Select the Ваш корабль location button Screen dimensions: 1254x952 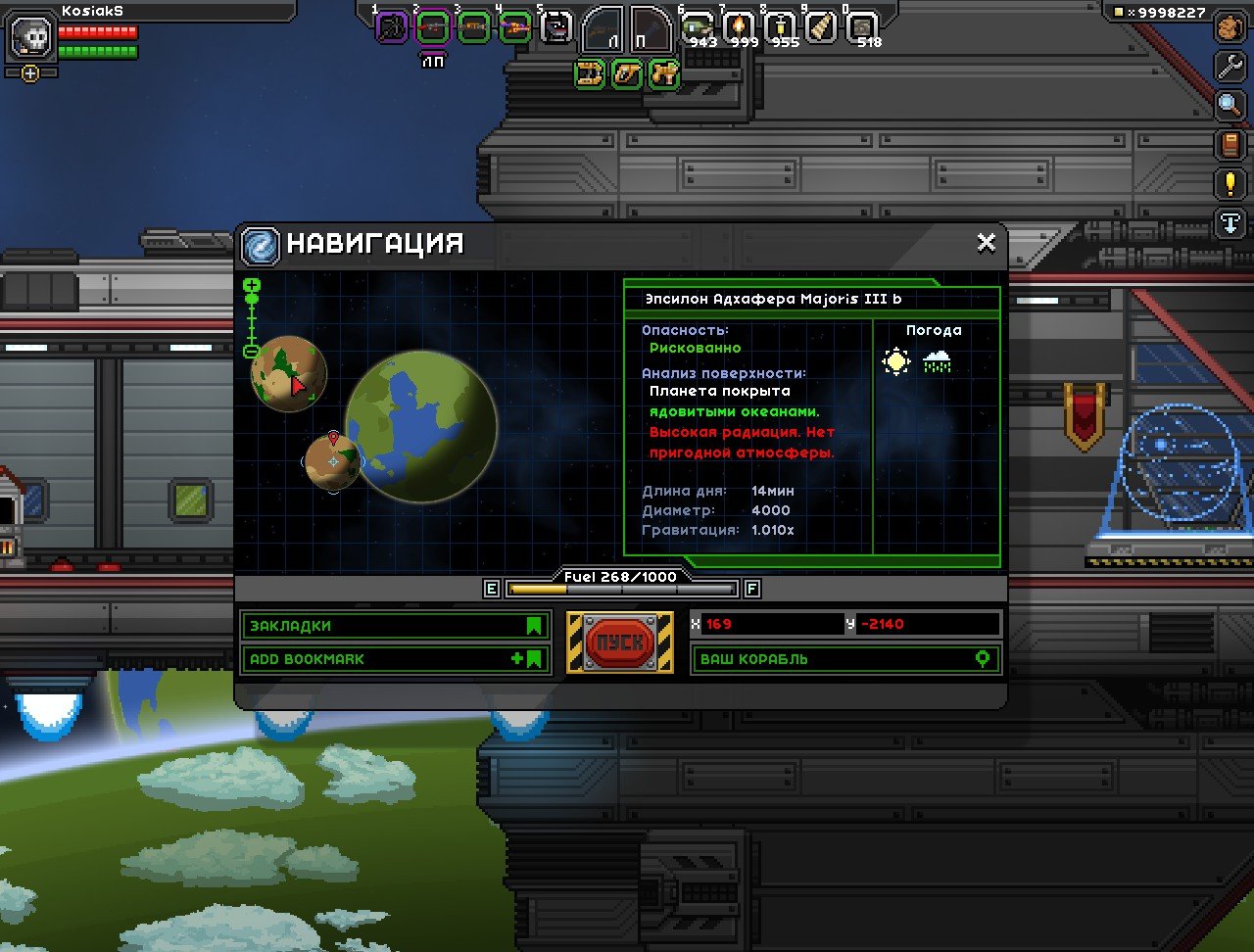click(844, 659)
